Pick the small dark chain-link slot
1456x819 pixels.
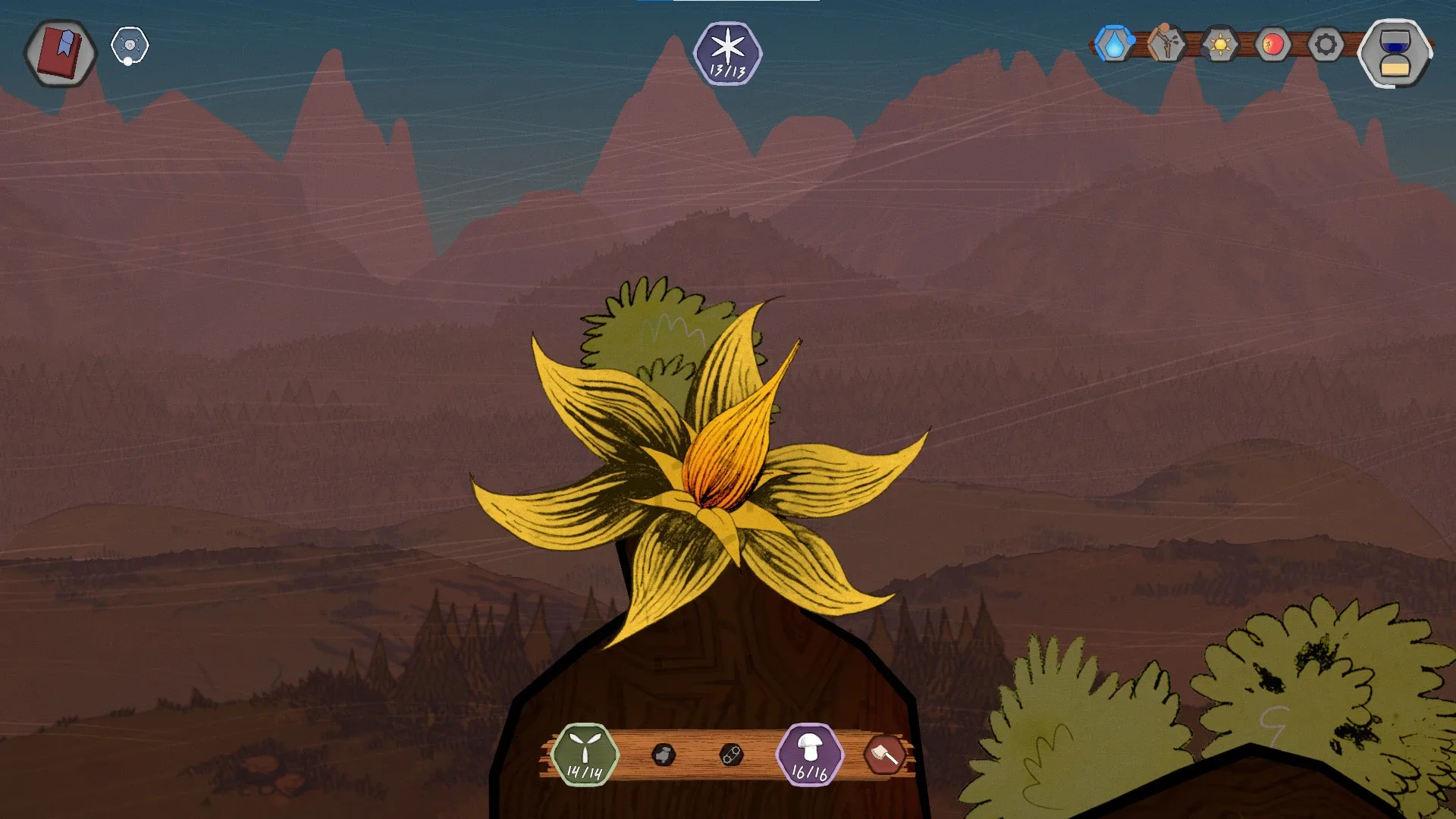(x=731, y=755)
